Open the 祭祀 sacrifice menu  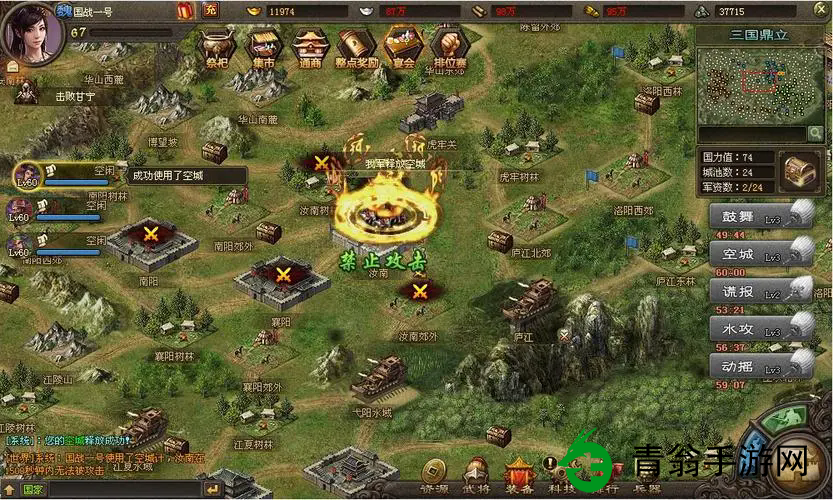[216, 47]
